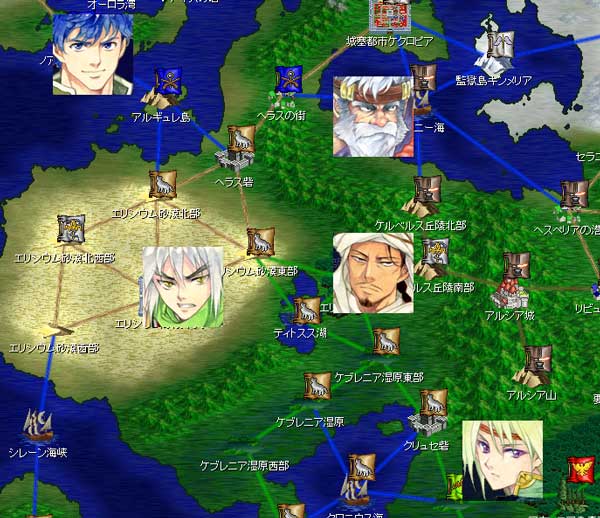This screenshot has height=518, width=600.
Task: Click the white-bearded elder leader portrait
Action: pos(372,117)
